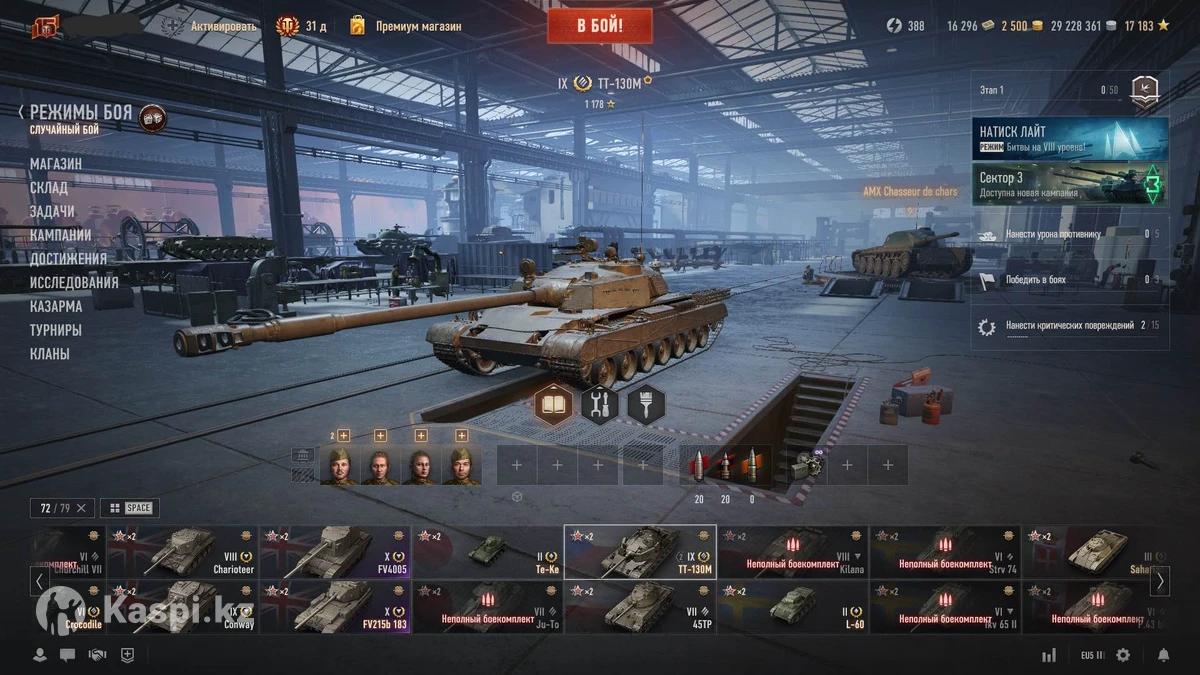Open the wrench and screwdriver equipment button
This screenshot has height=675, width=1200.
tap(599, 405)
